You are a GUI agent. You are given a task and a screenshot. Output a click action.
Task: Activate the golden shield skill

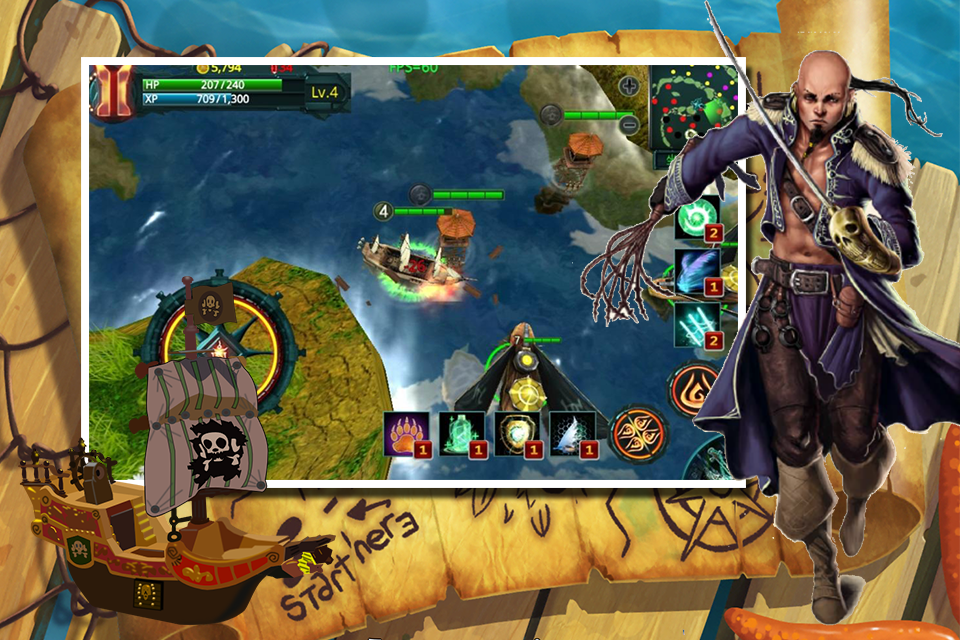click(517, 432)
